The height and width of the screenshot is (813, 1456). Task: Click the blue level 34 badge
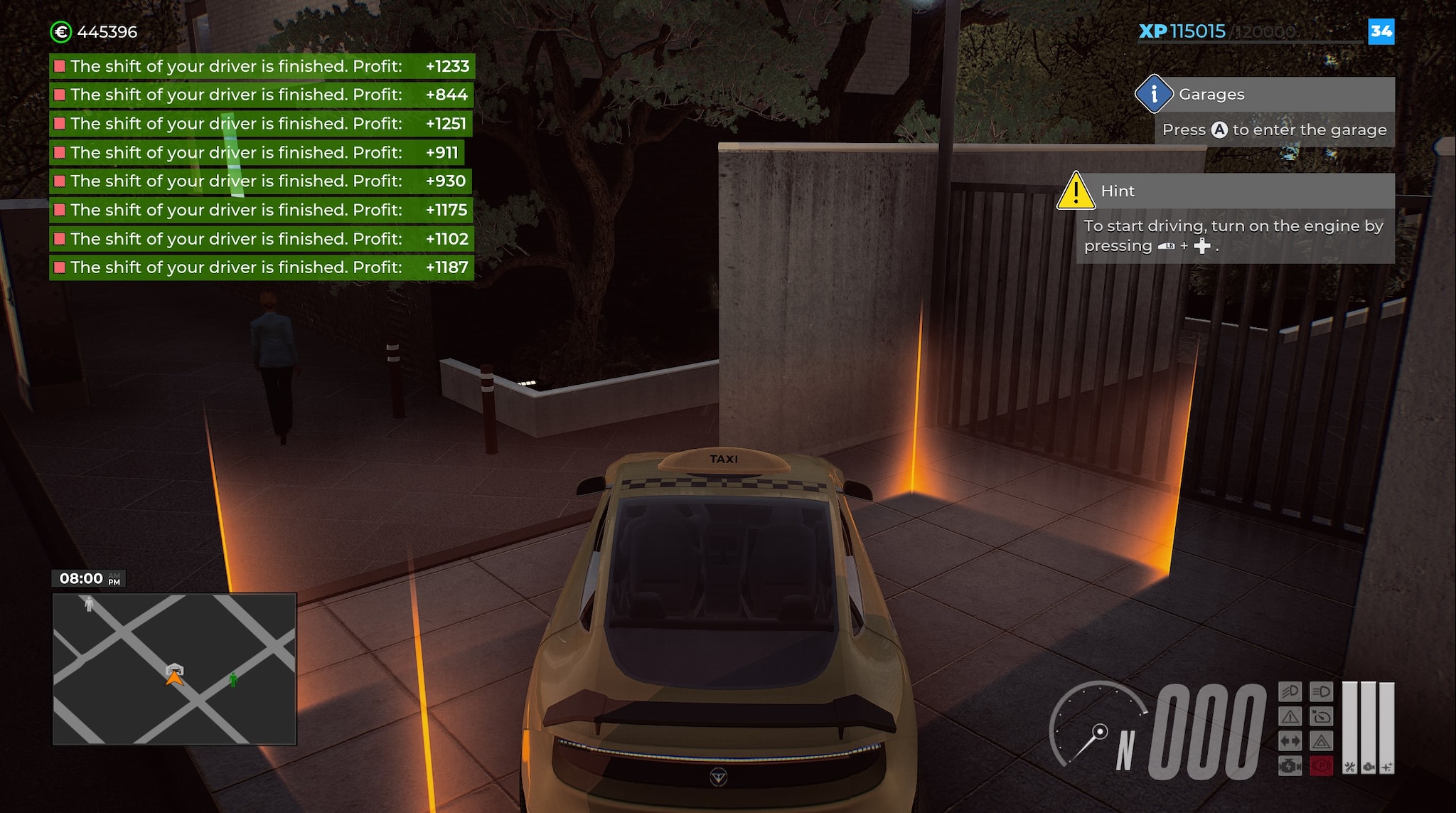click(x=1381, y=31)
